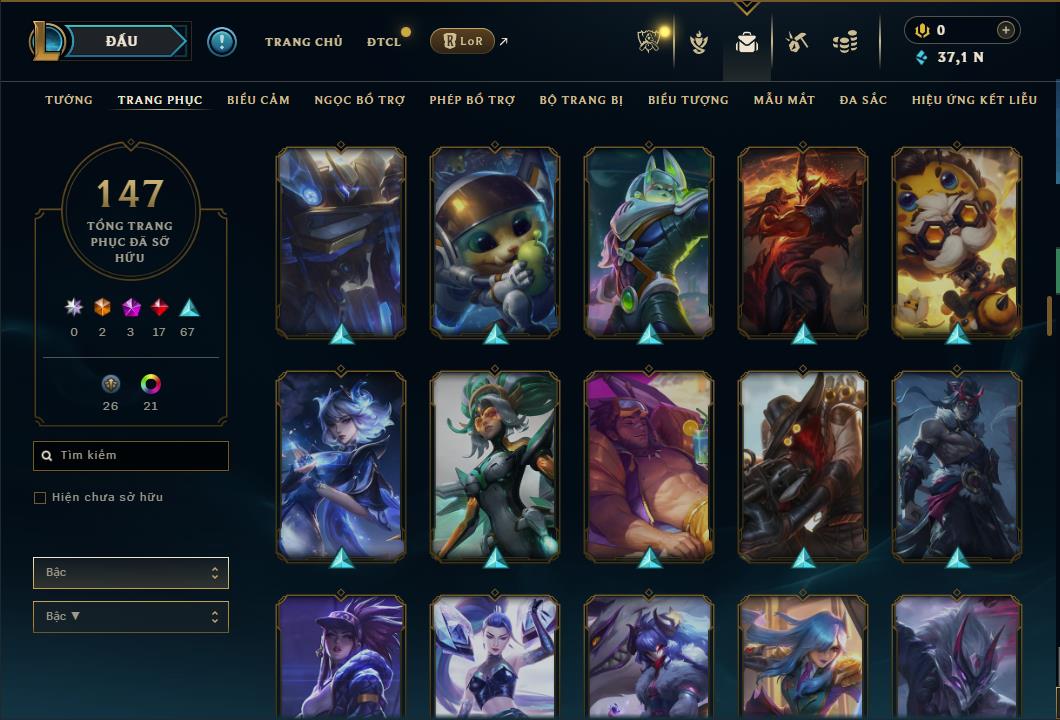Switch to the BIỂU CẢM tab
The height and width of the screenshot is (720, 1060).
click(x=258, y=100)
